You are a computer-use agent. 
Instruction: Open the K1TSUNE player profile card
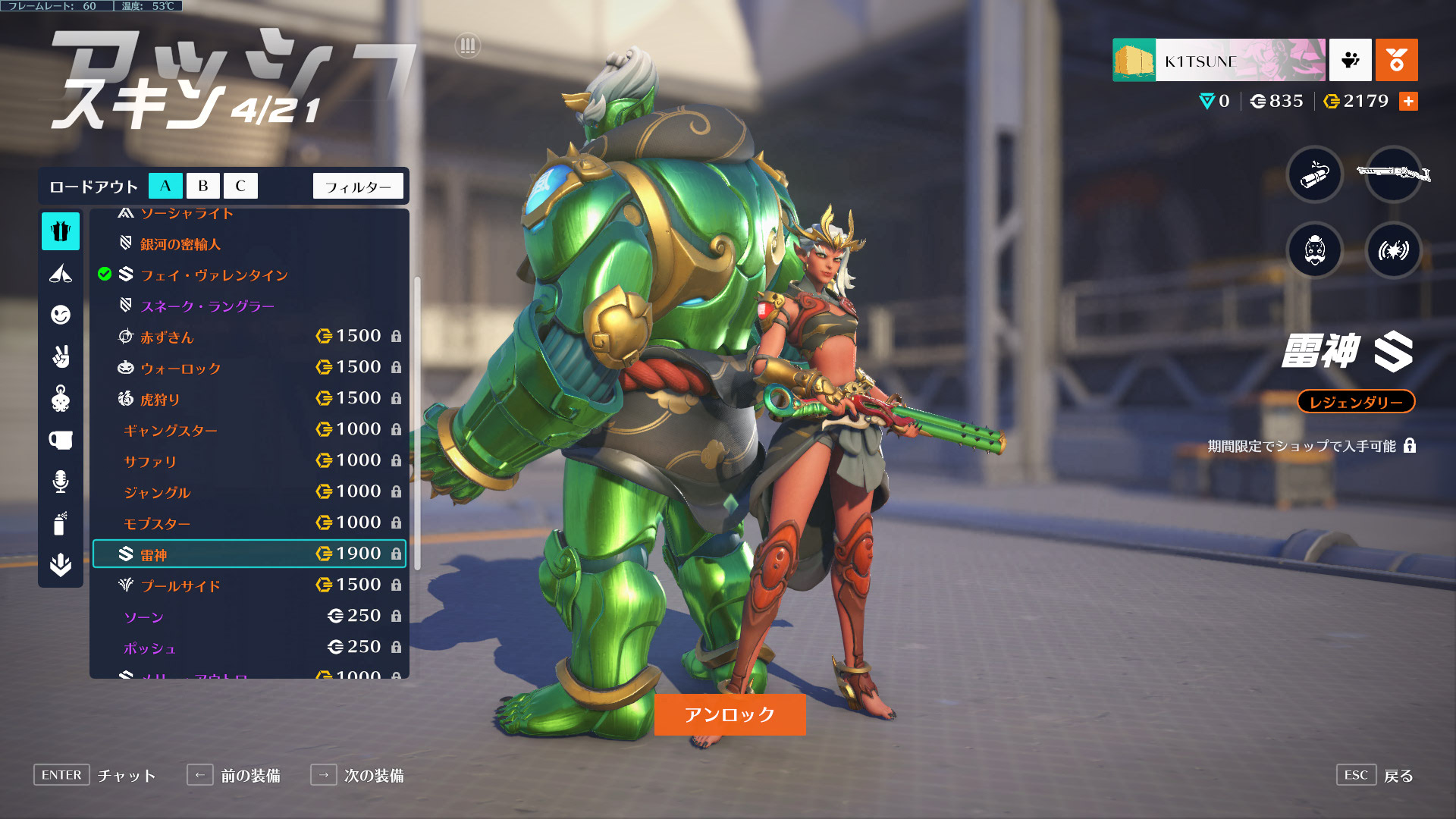coord(1219,60)
